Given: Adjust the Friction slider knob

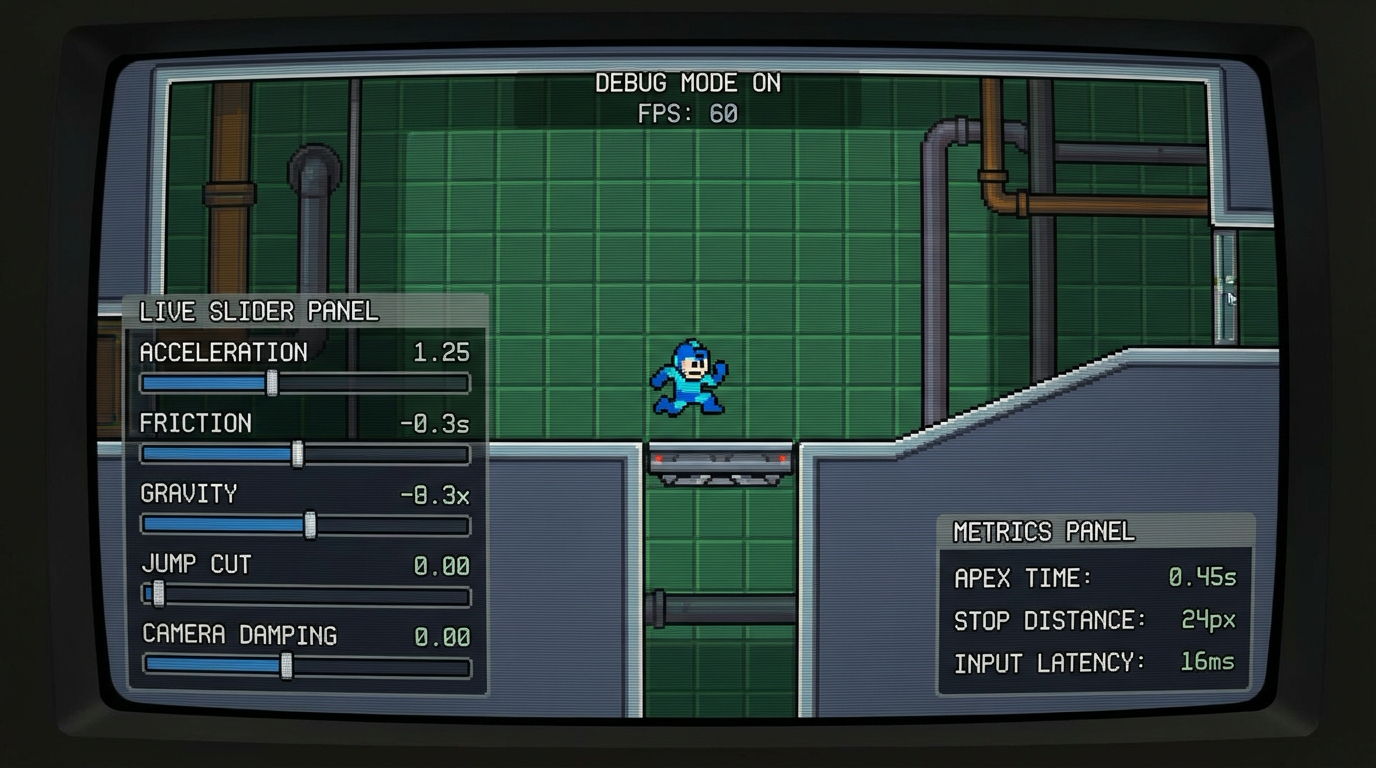Looking at the screenshot, I should pyautogui.click(x=298, y=455).
